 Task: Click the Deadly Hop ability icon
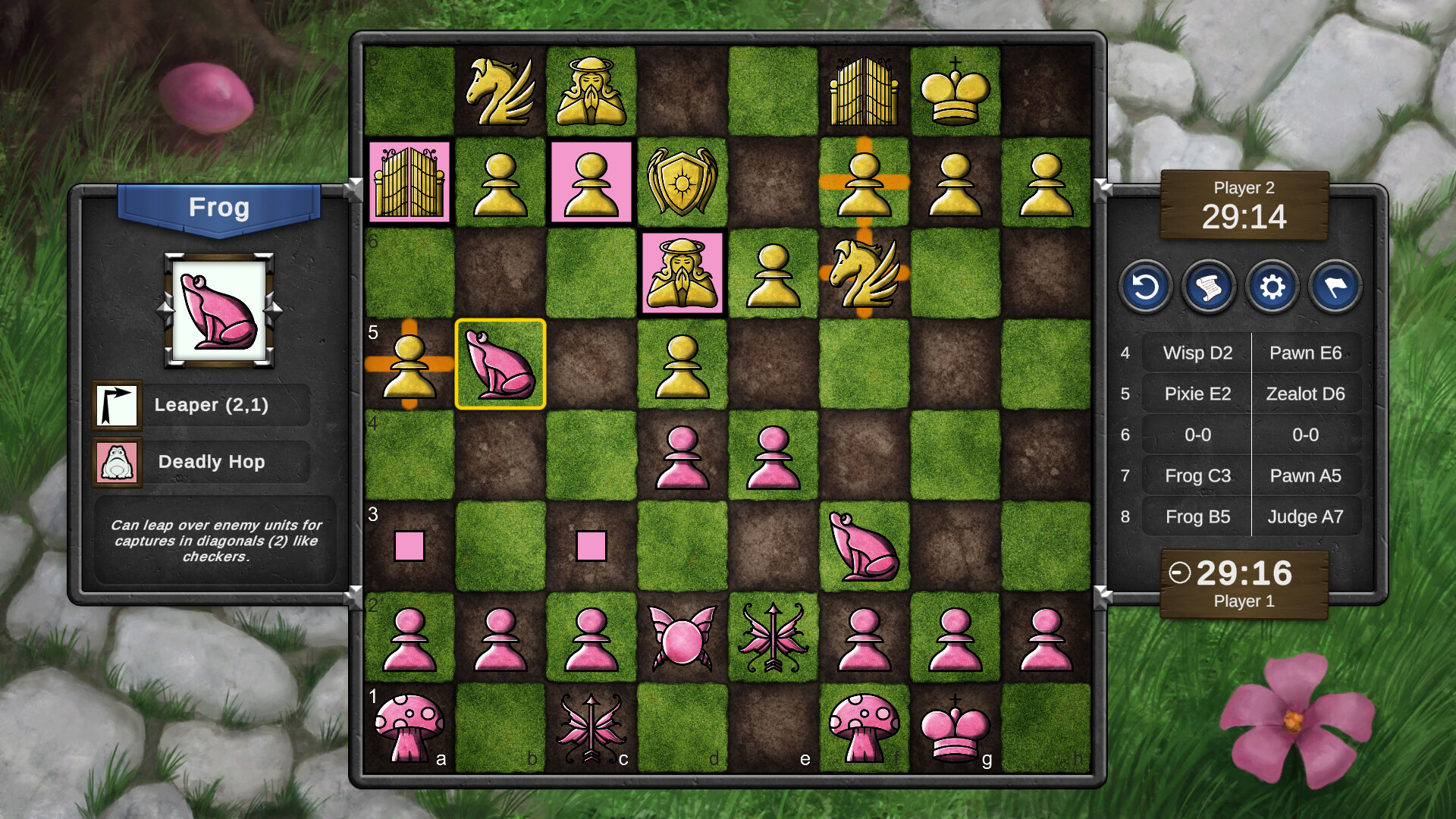(x=118, y=462)
